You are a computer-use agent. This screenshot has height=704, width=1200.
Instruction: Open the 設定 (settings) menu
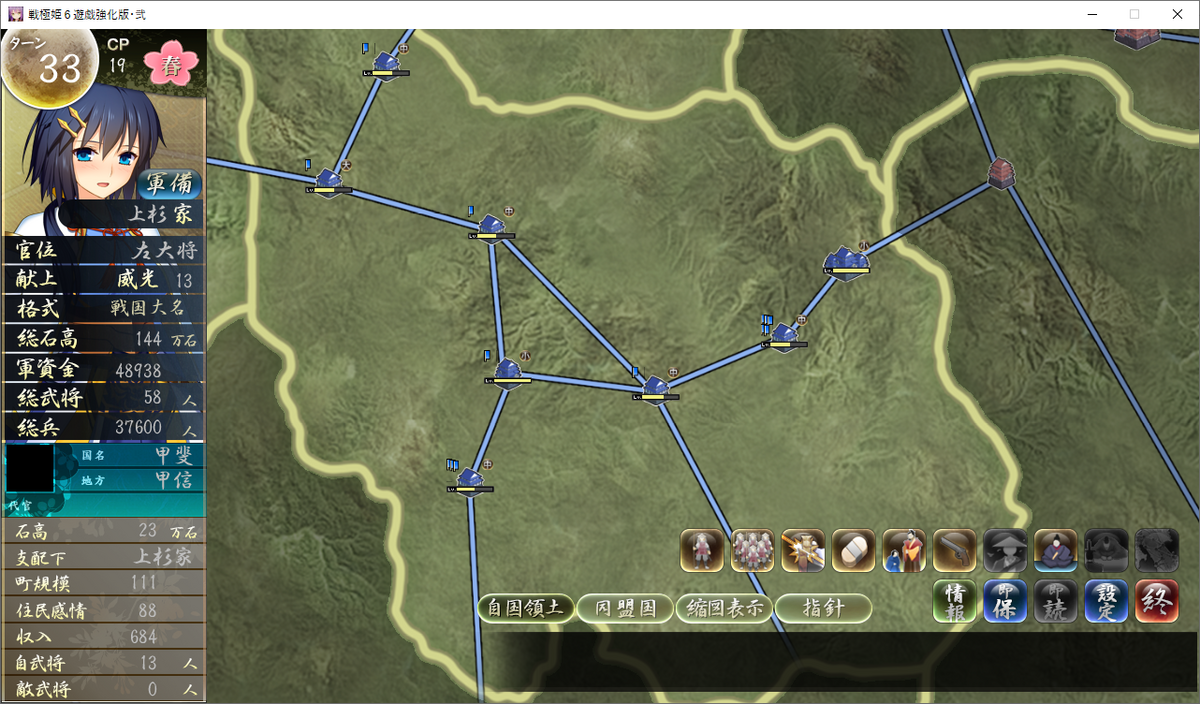(1106, 601)
